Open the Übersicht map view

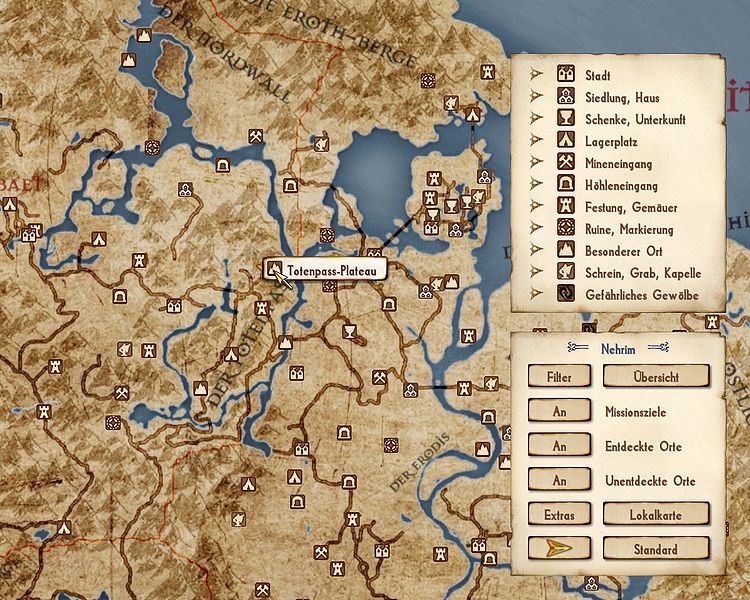655,376
